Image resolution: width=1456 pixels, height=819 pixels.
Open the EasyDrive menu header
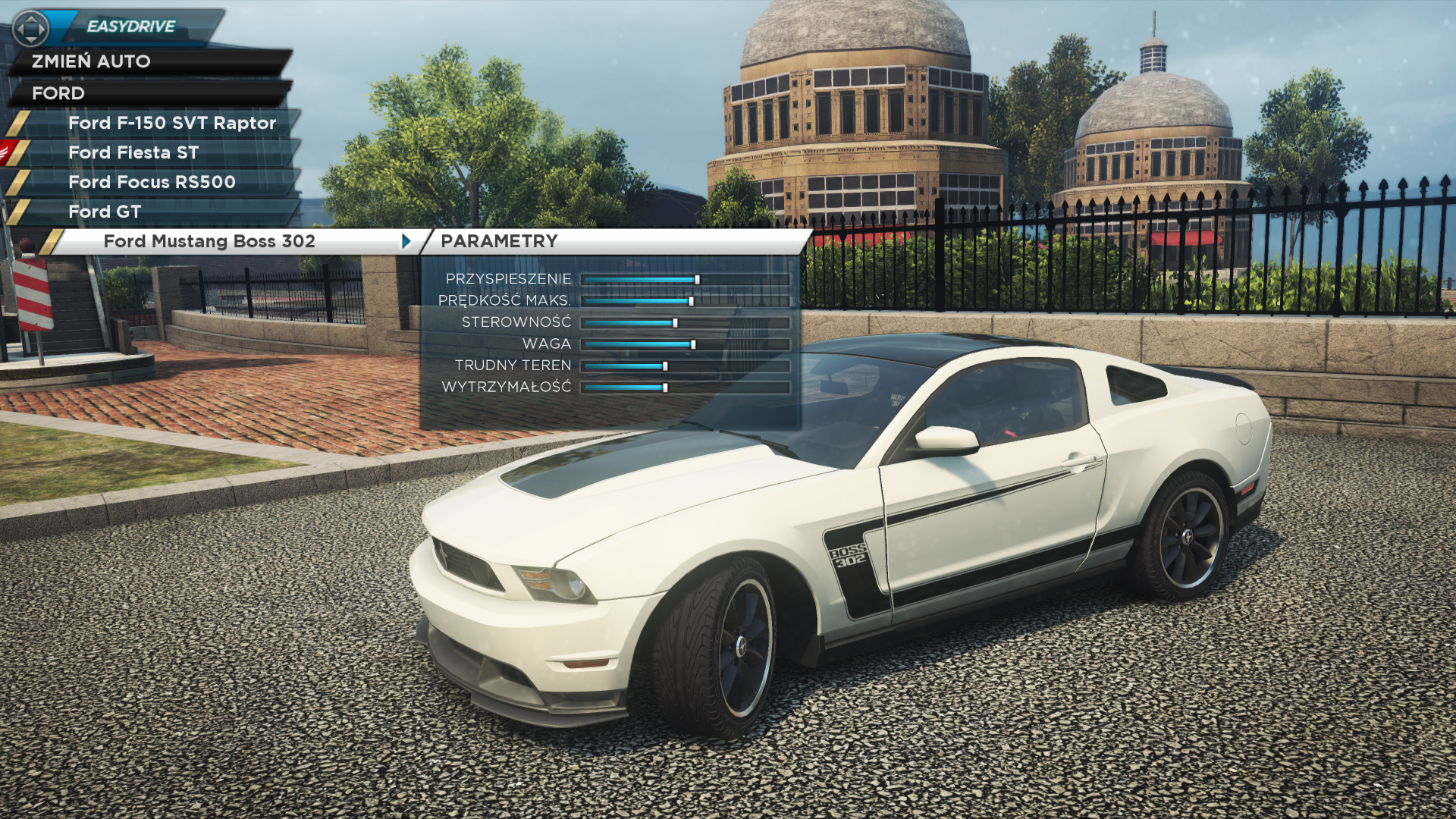coord(131,27)
